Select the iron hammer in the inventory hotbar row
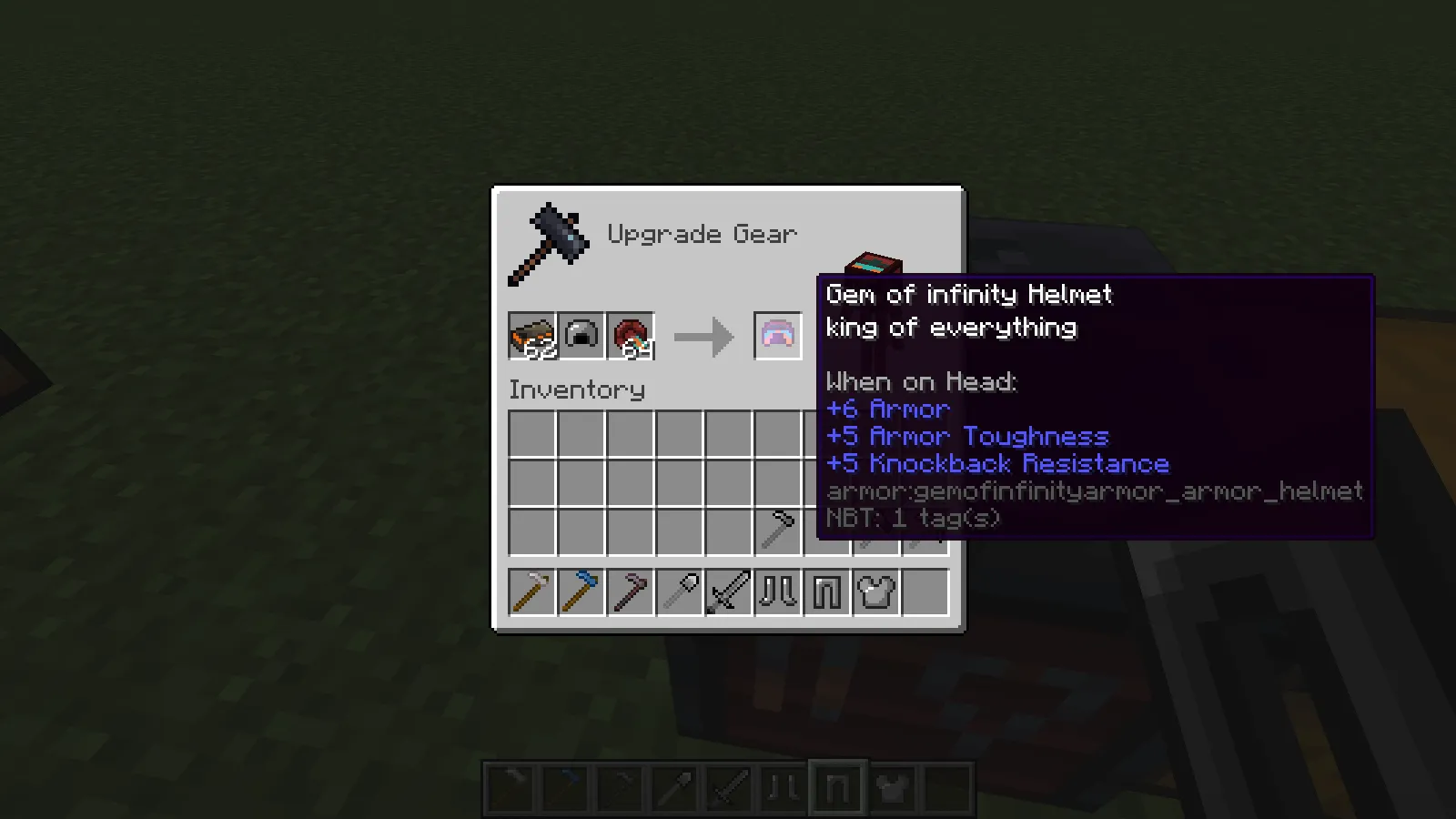Screen dimensions: 1456x819 [532, 591]
